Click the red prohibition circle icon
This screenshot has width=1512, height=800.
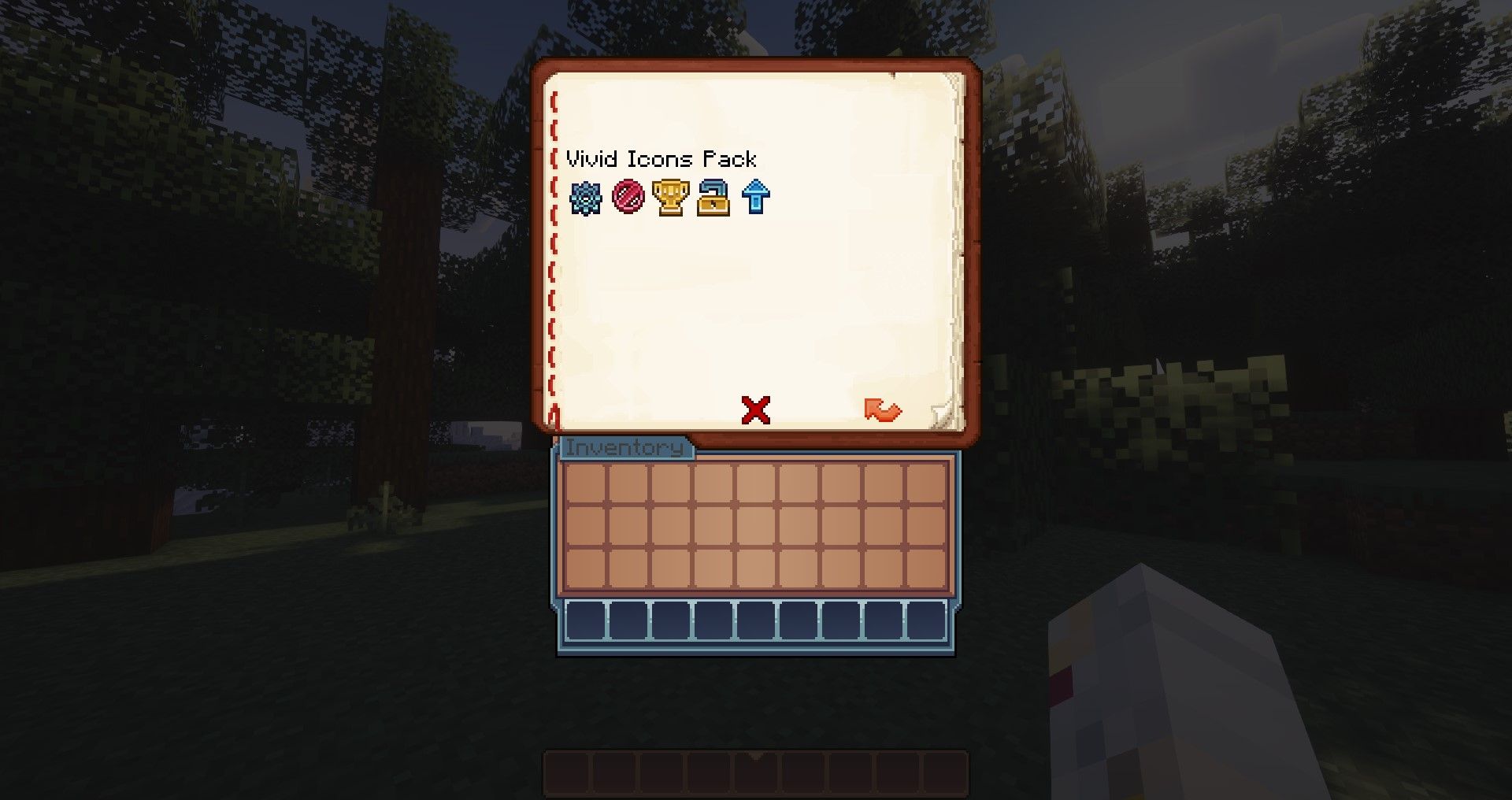click(628, 198)
